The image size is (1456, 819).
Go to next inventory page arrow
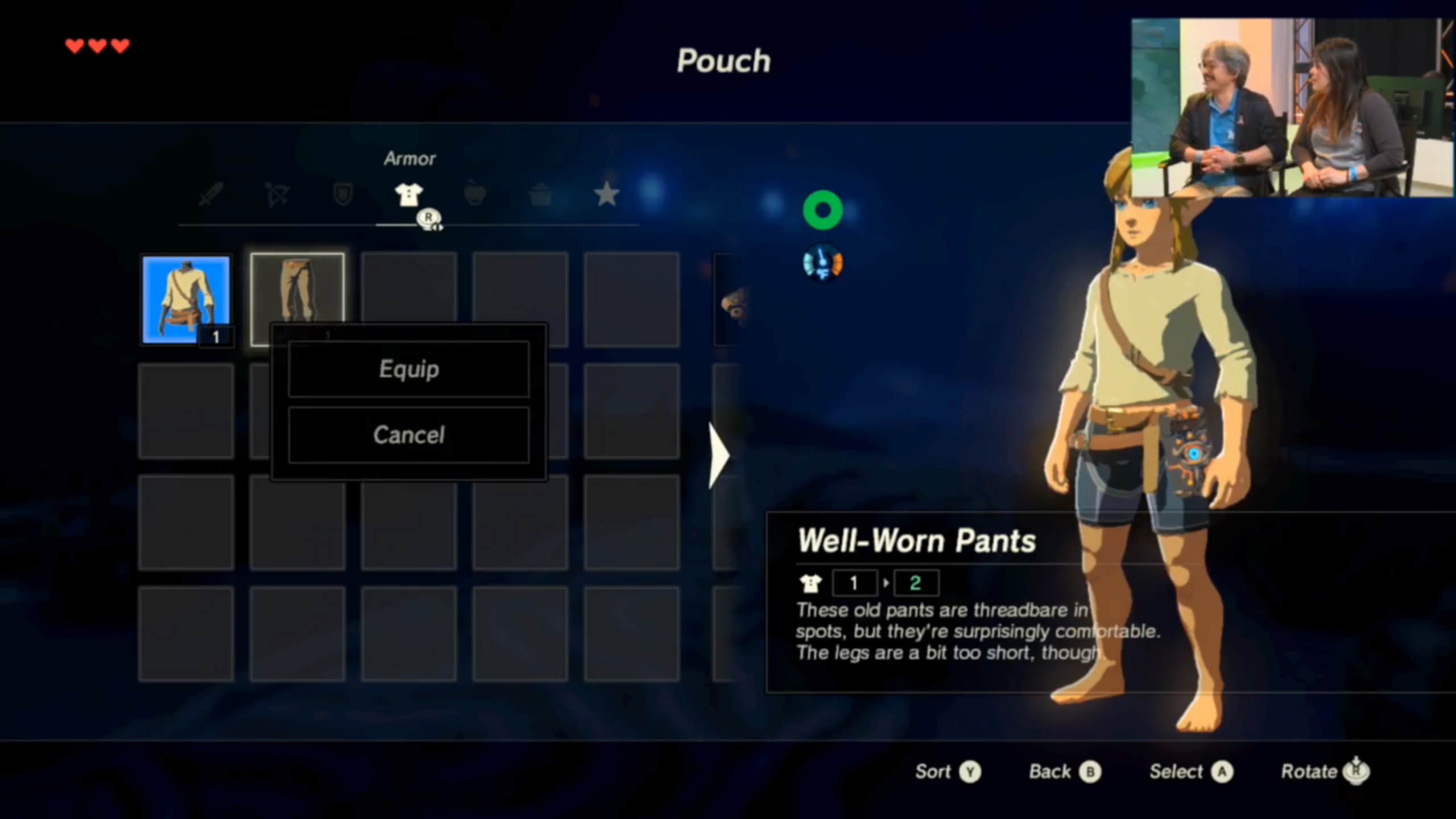point(719,455)
